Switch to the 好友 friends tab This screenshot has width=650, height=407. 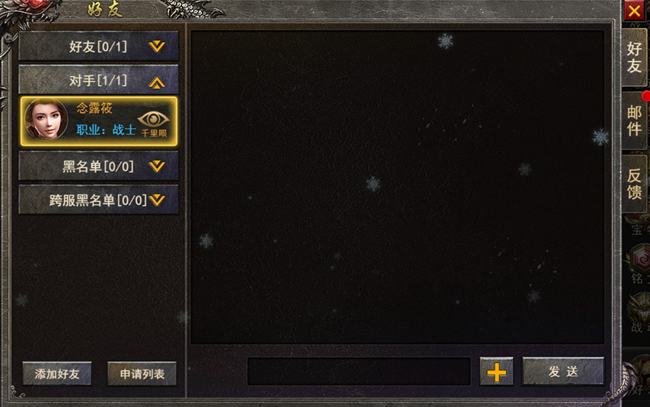pos(634,58)
